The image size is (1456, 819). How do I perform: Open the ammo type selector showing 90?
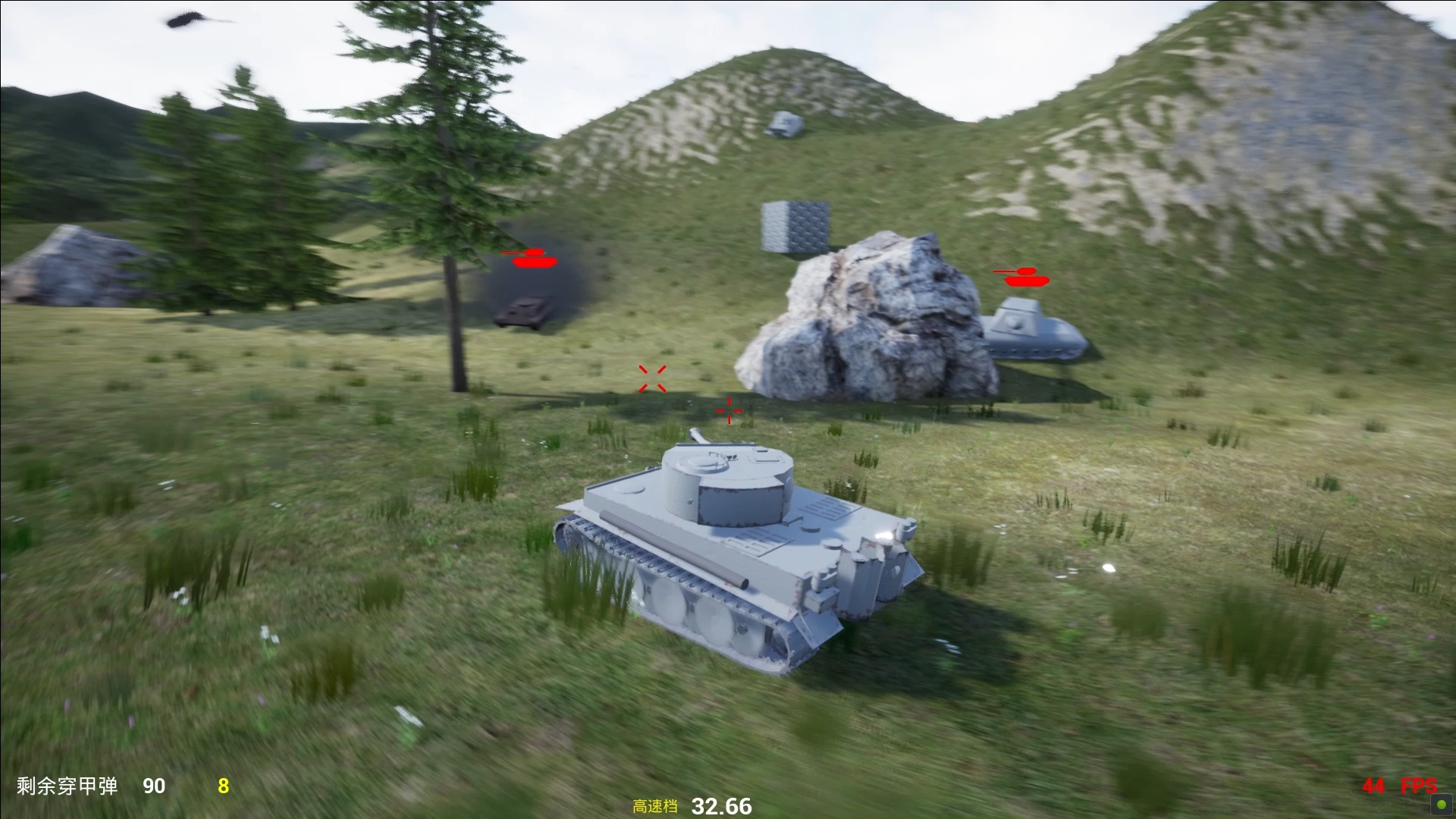tap(154, 787)
